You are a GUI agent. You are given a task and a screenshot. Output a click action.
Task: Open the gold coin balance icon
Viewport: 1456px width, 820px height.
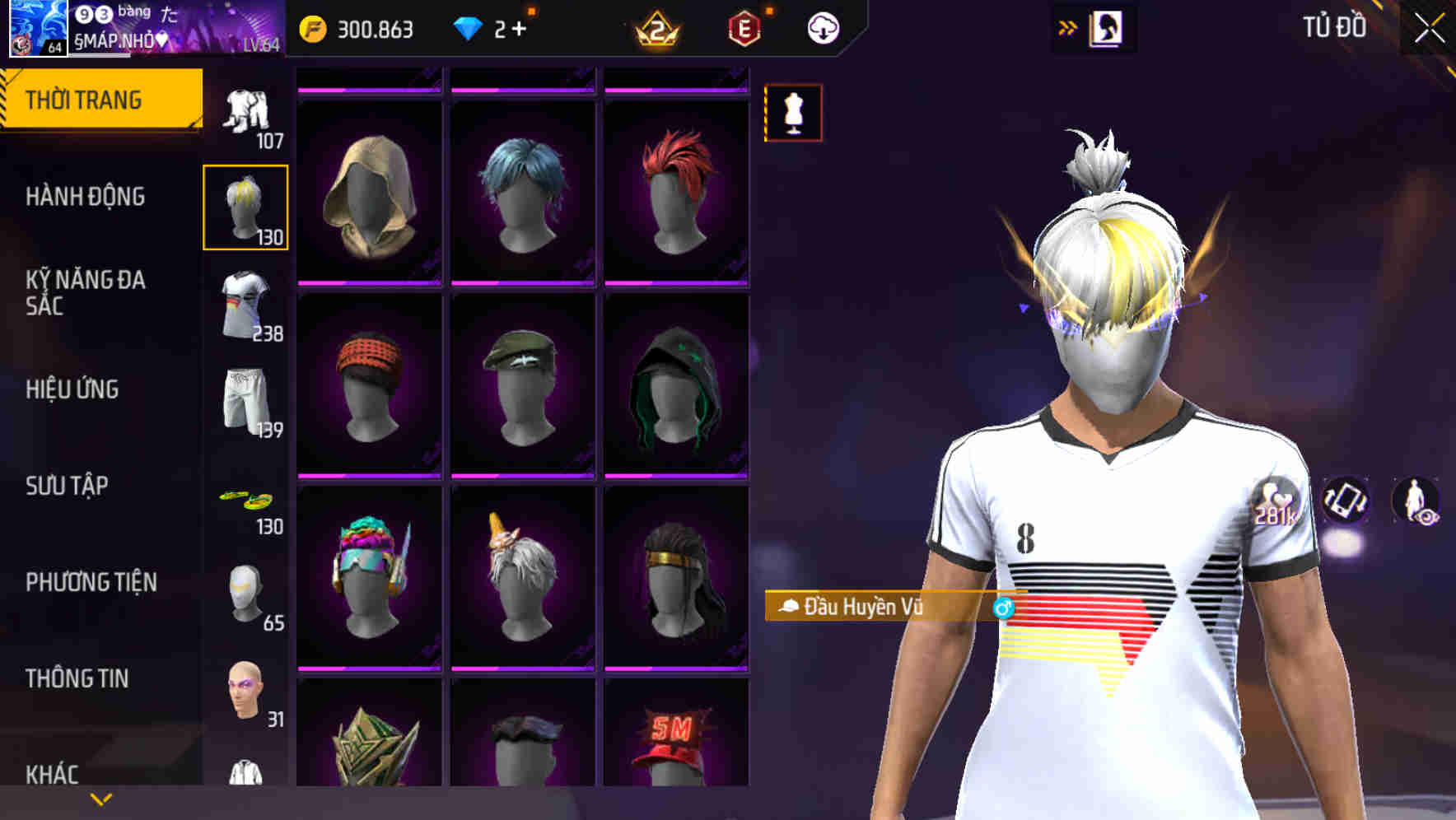point(313,27)
